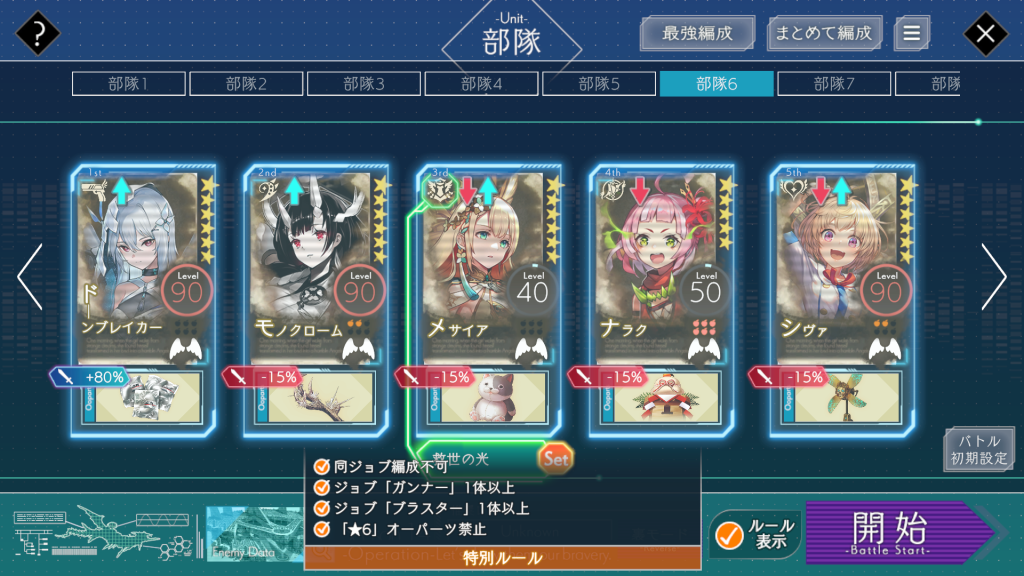The width and height of the screenshot is (1024, 576).
Task: Select the ナラク unit card
Action: click(x=661, y=270)
